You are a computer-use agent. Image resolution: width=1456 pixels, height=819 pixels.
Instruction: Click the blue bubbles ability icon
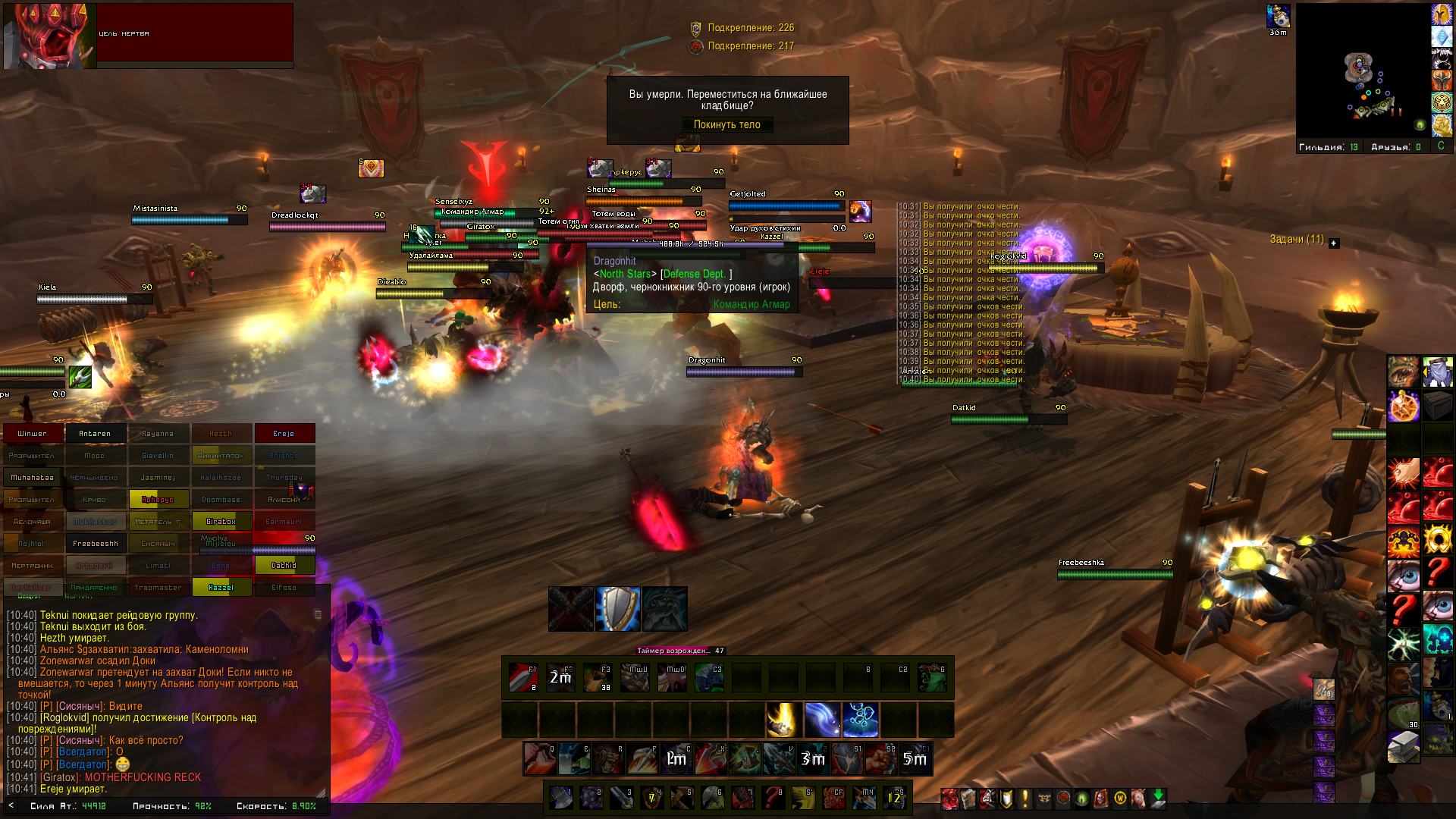[x=860, y=720]
